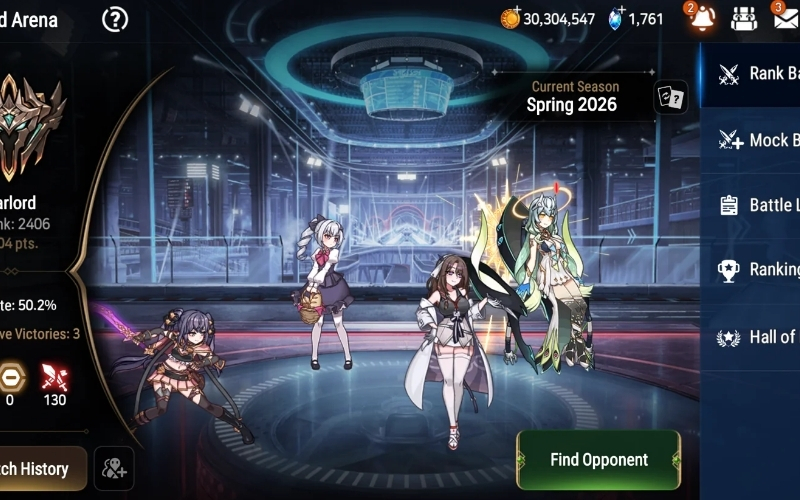Click the skull add-friend icon button
This screenshot has height=500, width=800.
[114, 468]
